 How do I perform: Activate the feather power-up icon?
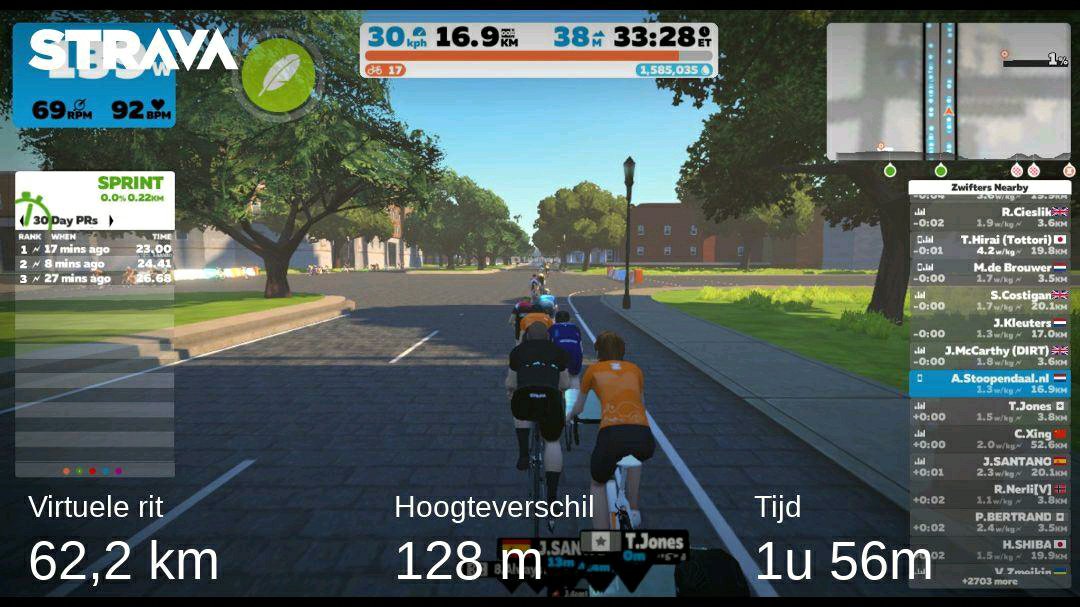279,74
